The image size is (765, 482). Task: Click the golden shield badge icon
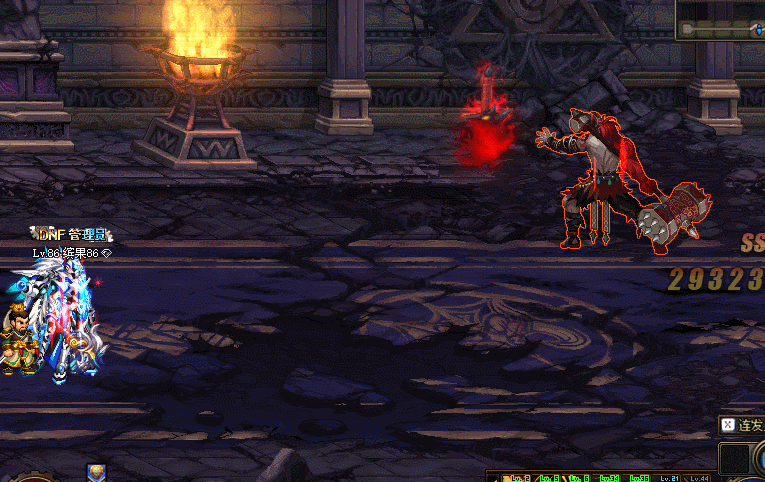(97, 472)
